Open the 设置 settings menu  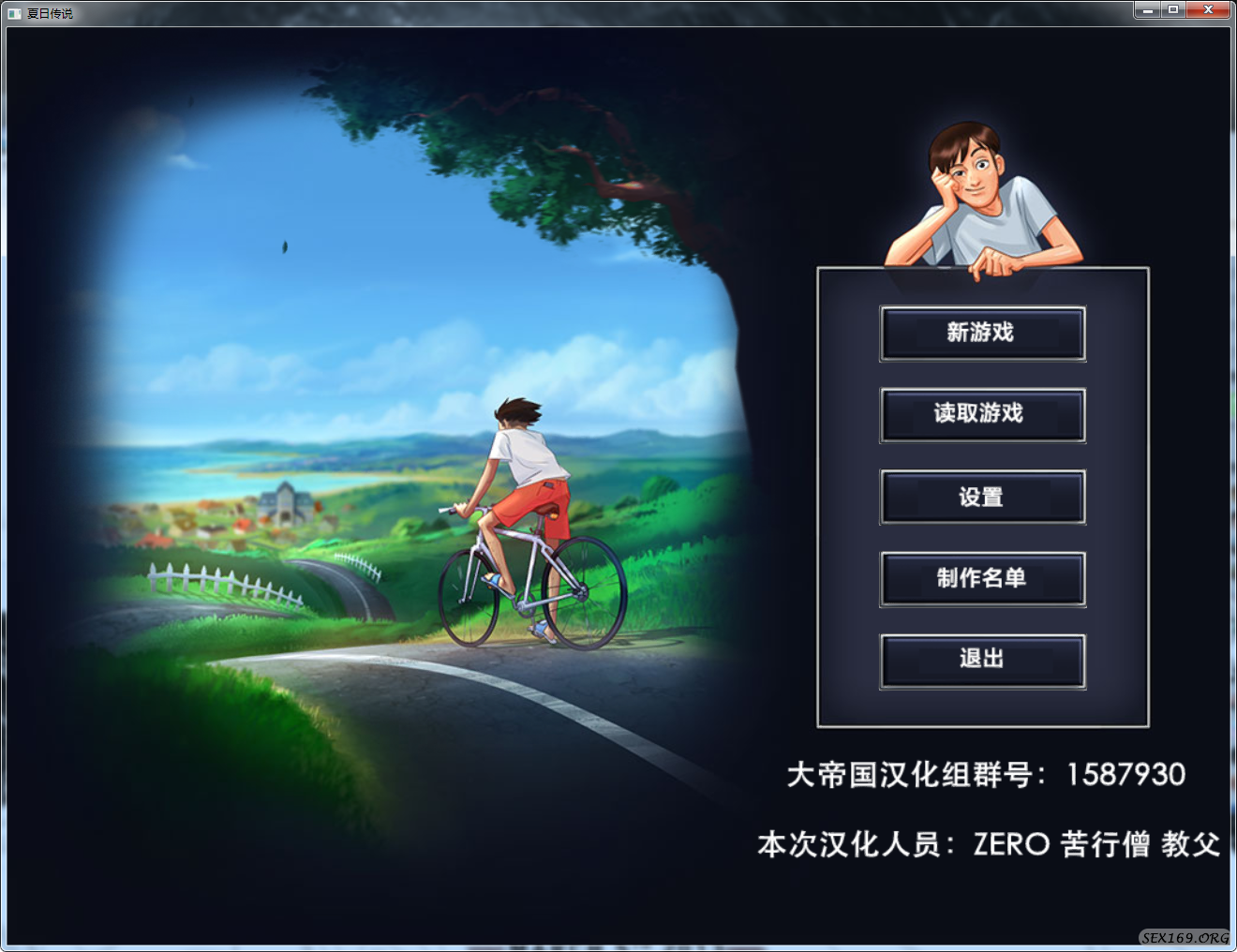[x=982, y=497]
